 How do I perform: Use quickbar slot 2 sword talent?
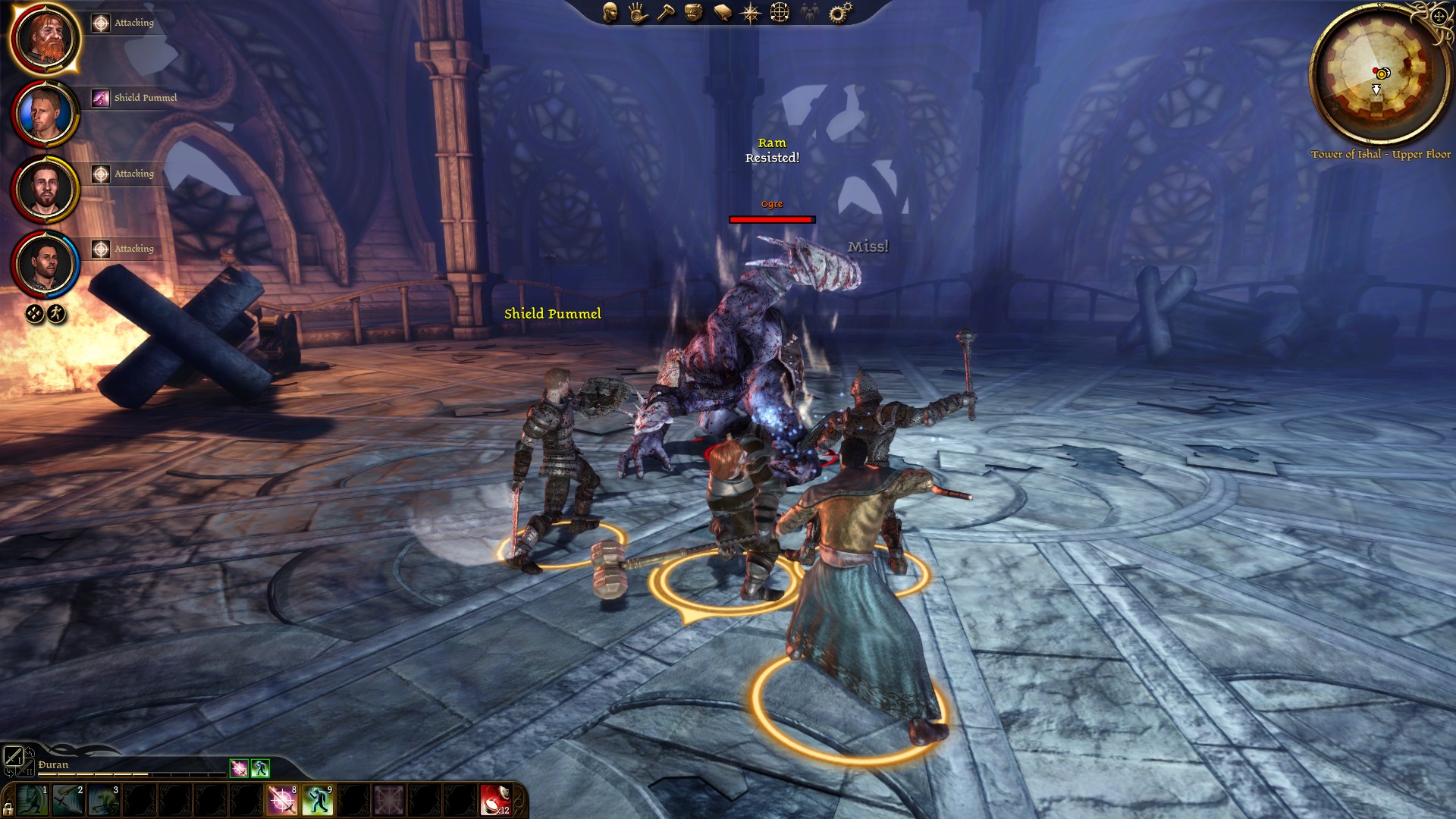coord(68,800)
